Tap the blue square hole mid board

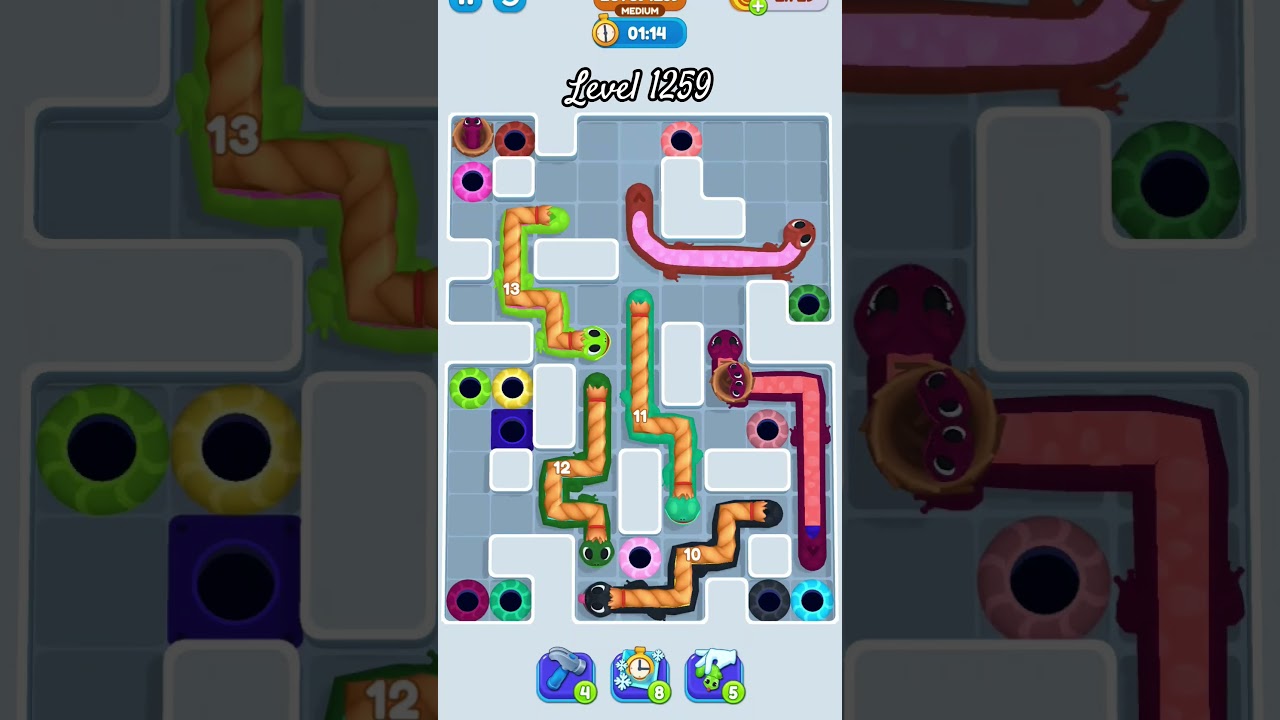click(x=513, y=430)
